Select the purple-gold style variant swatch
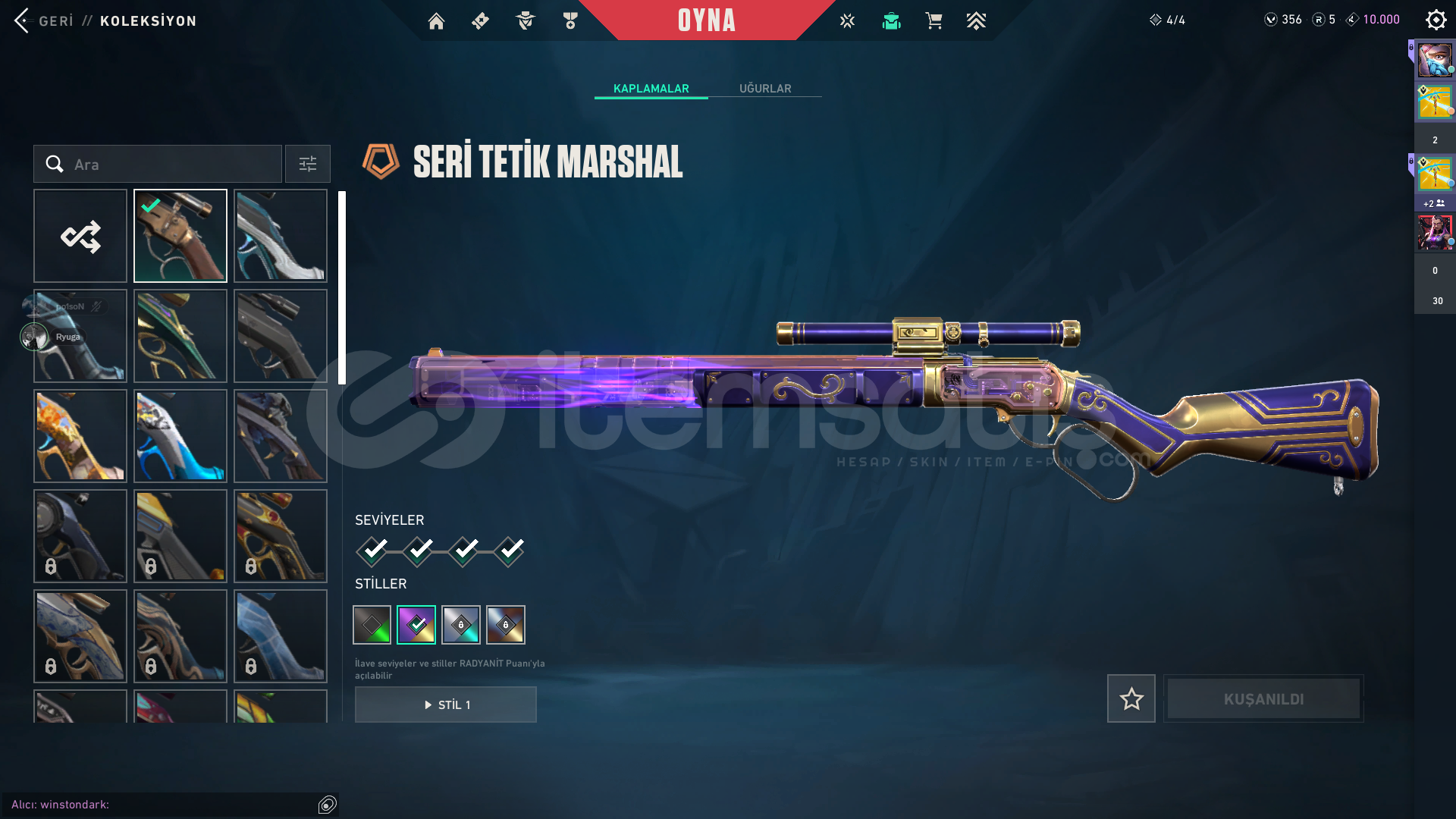This screenshot has height=819, width=1456. [x=416, y=625]
